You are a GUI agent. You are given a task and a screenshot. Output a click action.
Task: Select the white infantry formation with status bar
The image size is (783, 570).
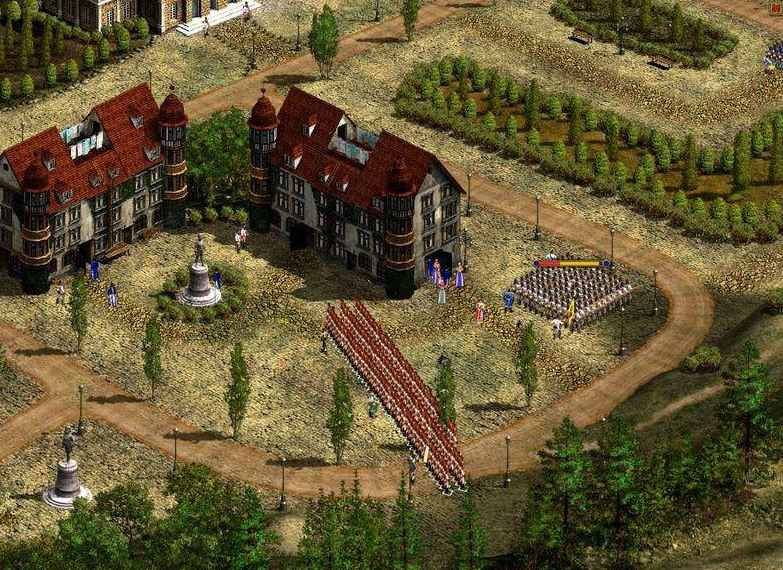[573, 293]
